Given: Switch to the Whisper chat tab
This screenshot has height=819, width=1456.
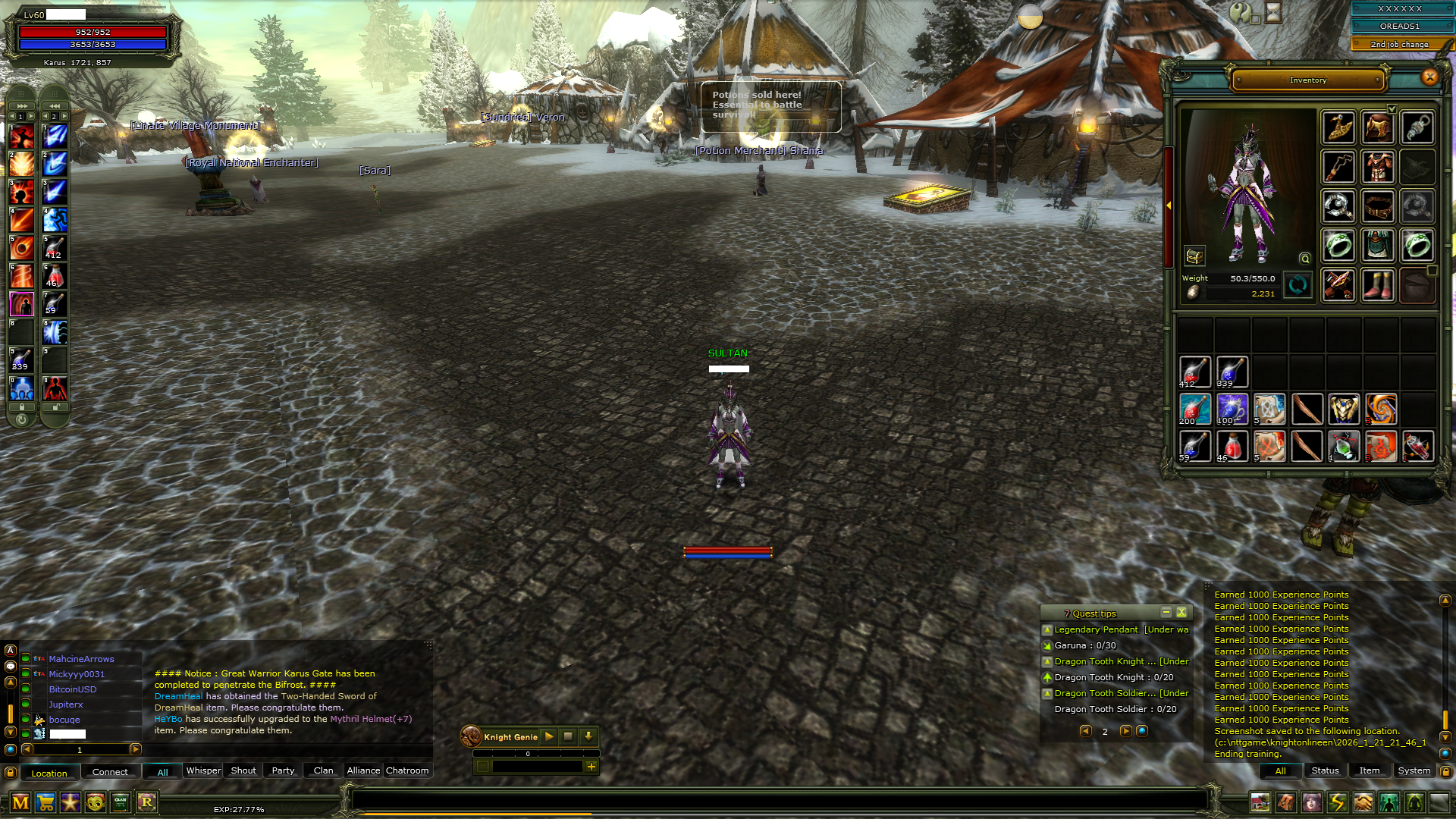Looking at the screenshot, I should (x=203, y=770).
